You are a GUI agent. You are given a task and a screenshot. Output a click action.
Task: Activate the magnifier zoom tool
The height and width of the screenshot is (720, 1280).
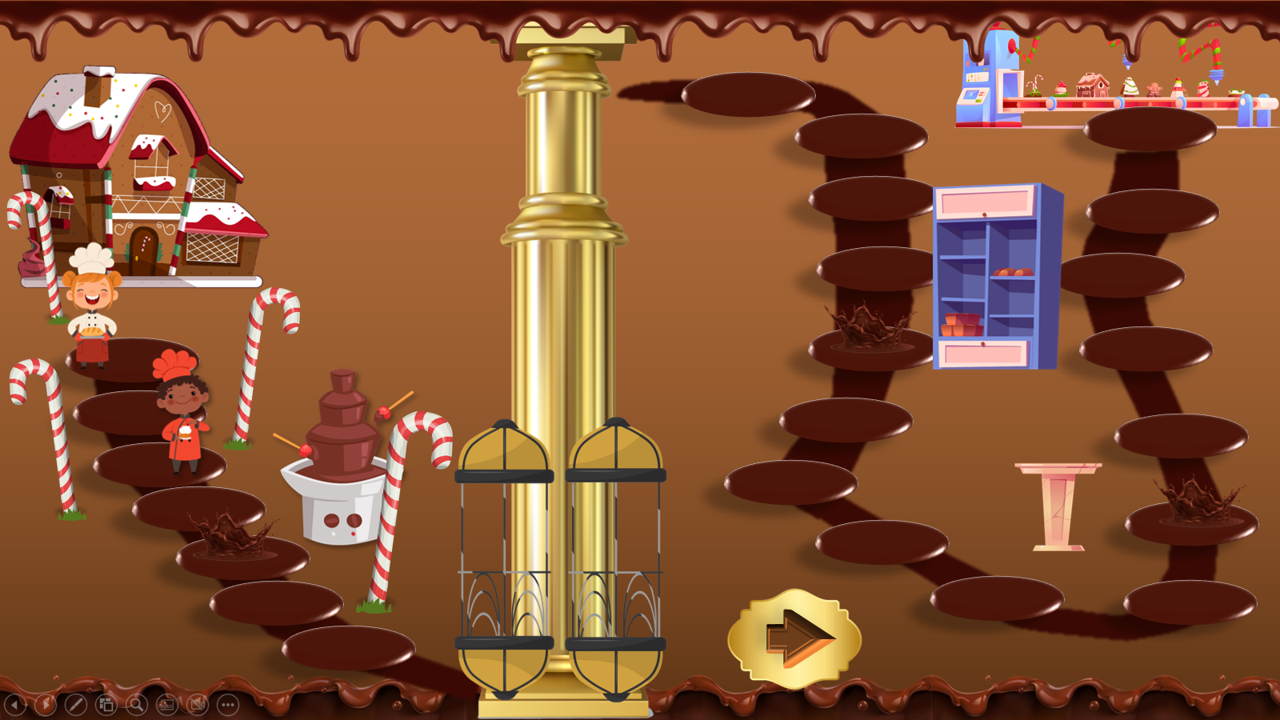click(x=135, y=705)
